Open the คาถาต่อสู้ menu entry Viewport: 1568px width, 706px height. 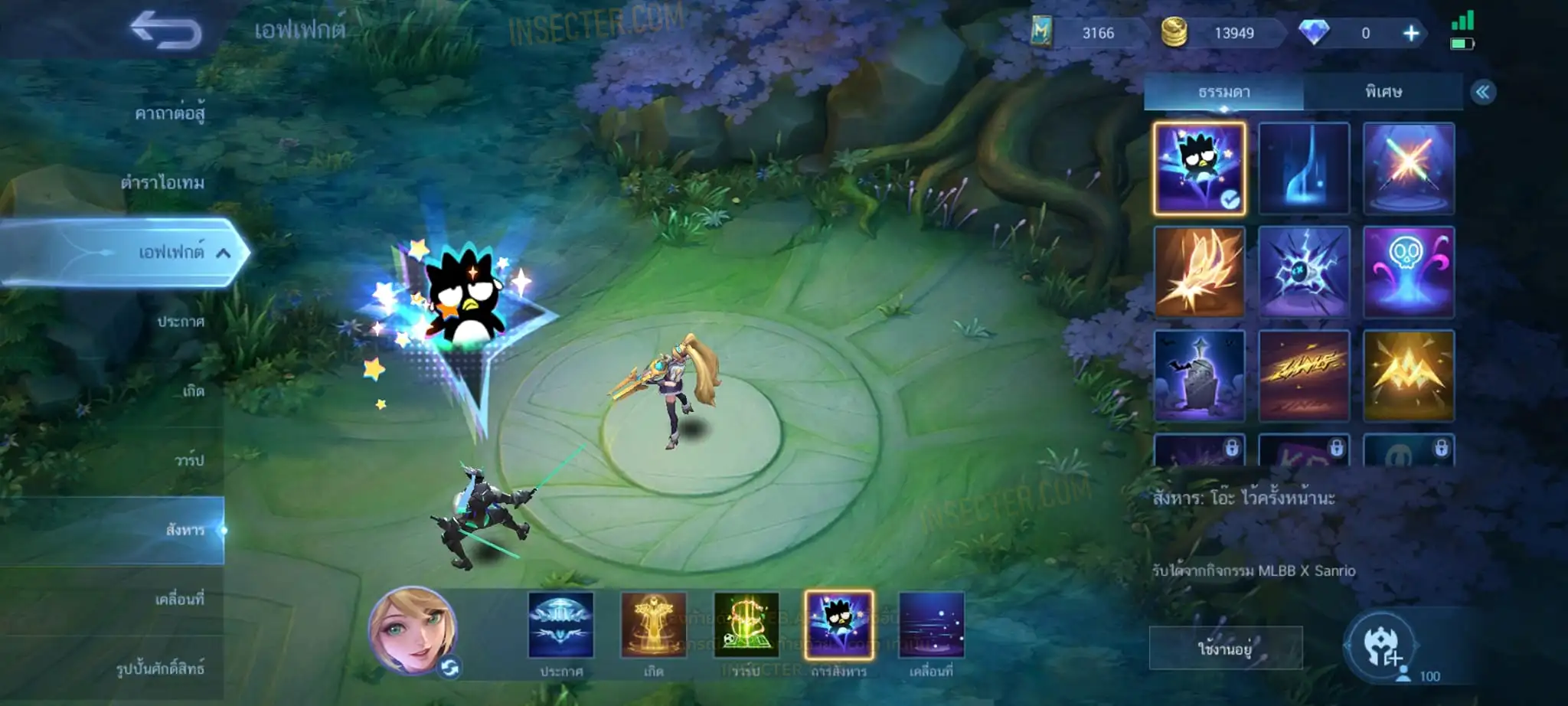pos(169,114)
